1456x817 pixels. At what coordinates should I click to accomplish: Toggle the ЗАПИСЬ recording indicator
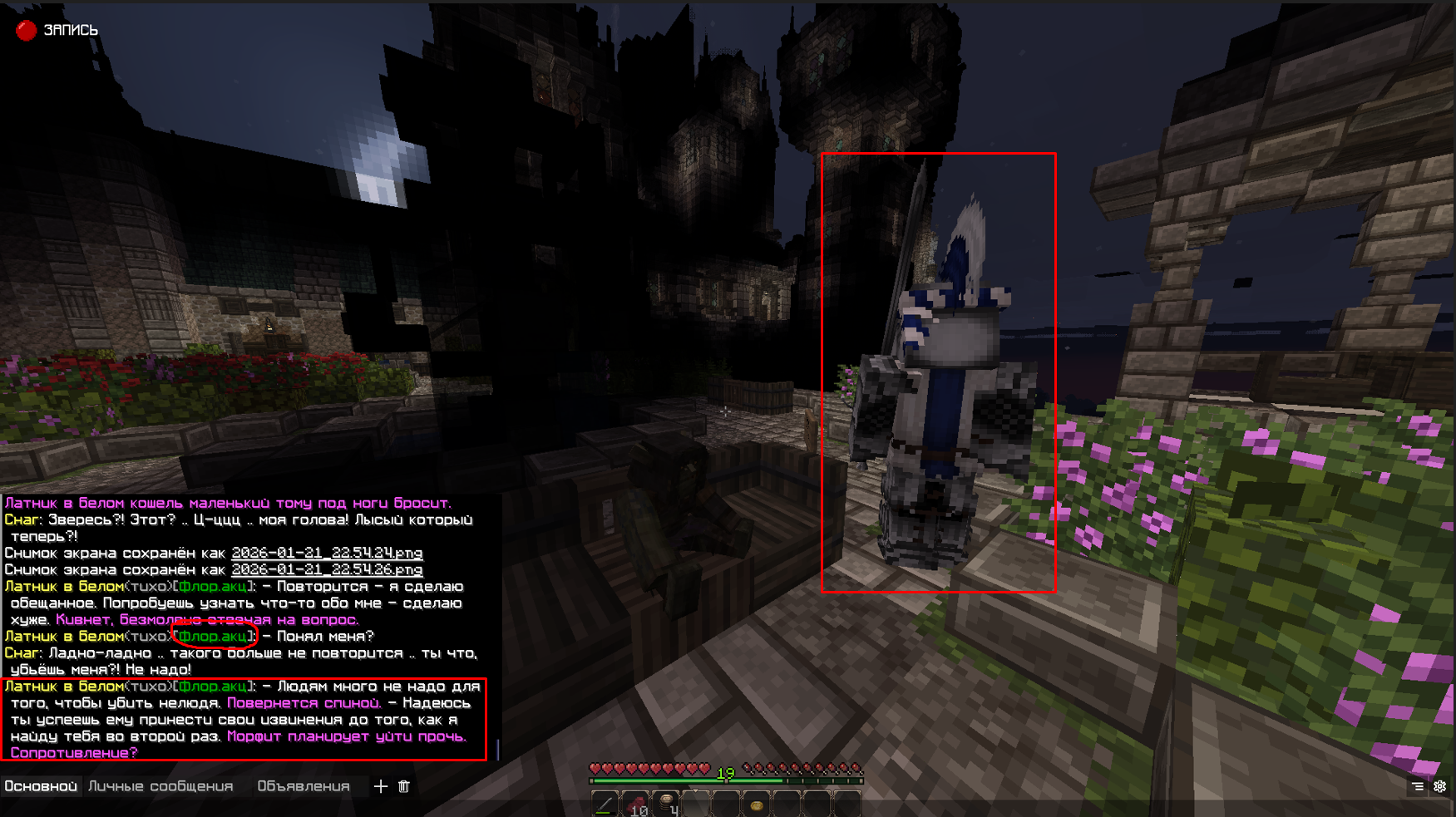[x=71, y=30]
